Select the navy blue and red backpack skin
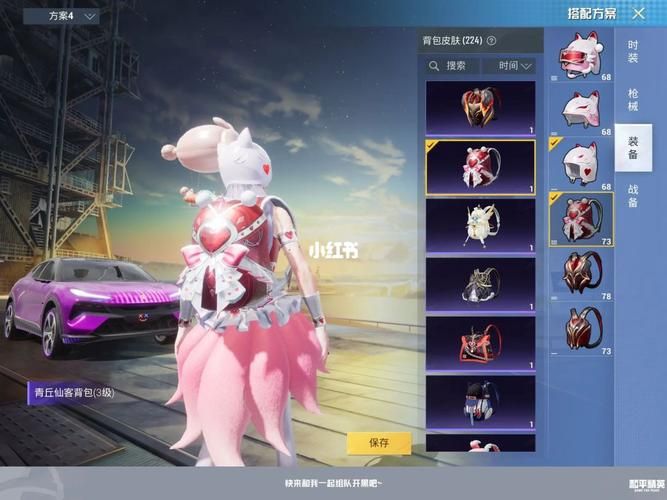This screenshot has height=500, width=667. (x=480, y=401)
